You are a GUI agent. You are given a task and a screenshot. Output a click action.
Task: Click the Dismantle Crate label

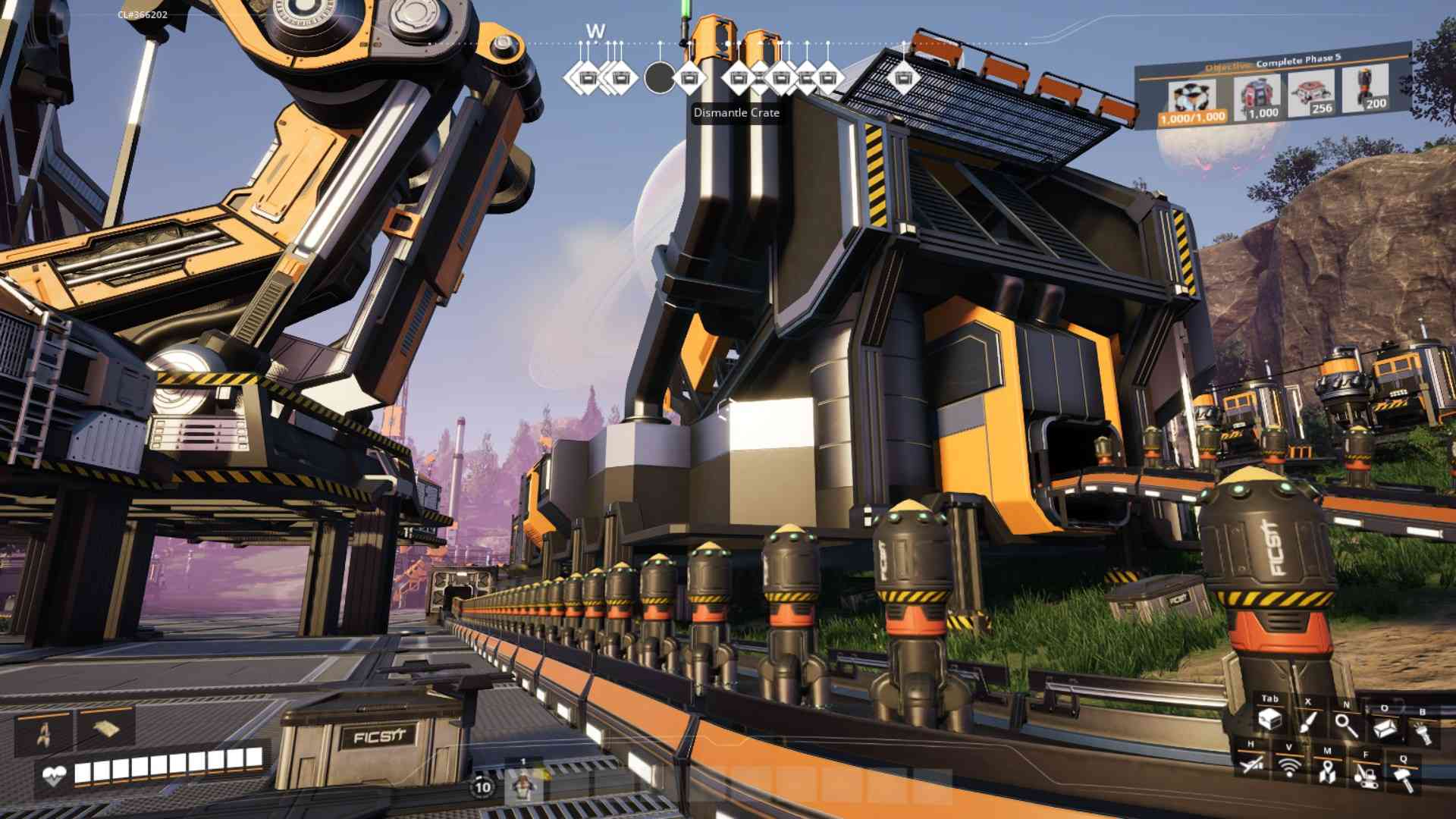coord(736,113)
